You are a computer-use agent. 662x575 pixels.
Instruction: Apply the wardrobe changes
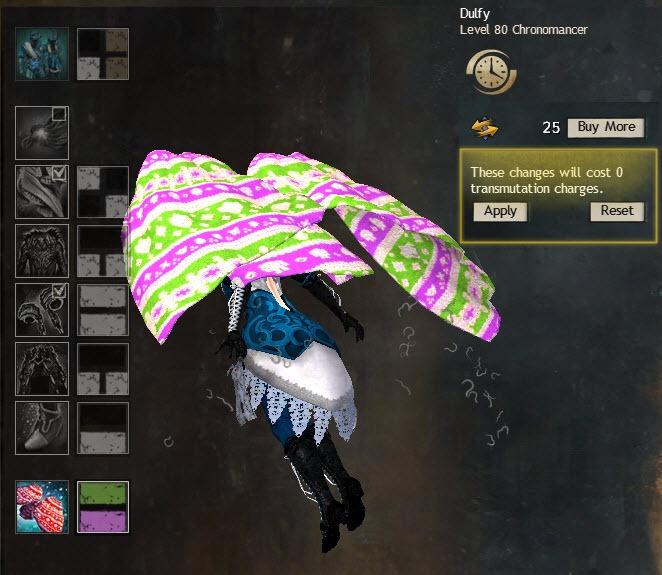click(500, 211)
